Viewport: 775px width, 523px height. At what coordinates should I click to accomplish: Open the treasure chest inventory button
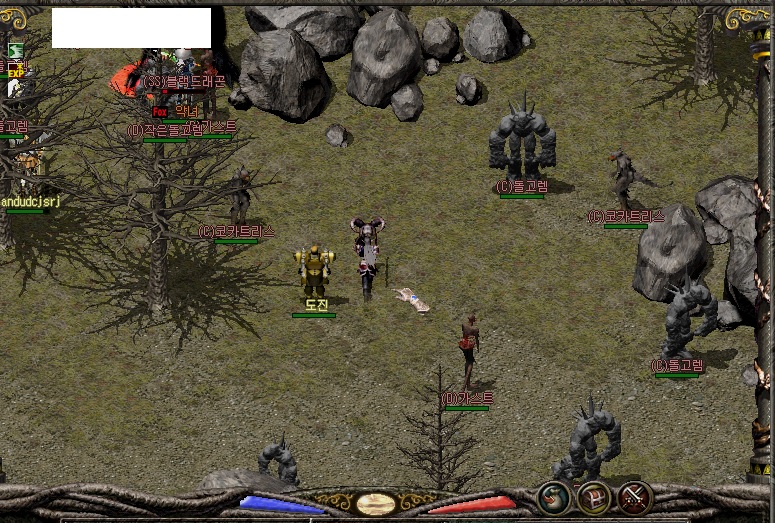click(594, 497)
